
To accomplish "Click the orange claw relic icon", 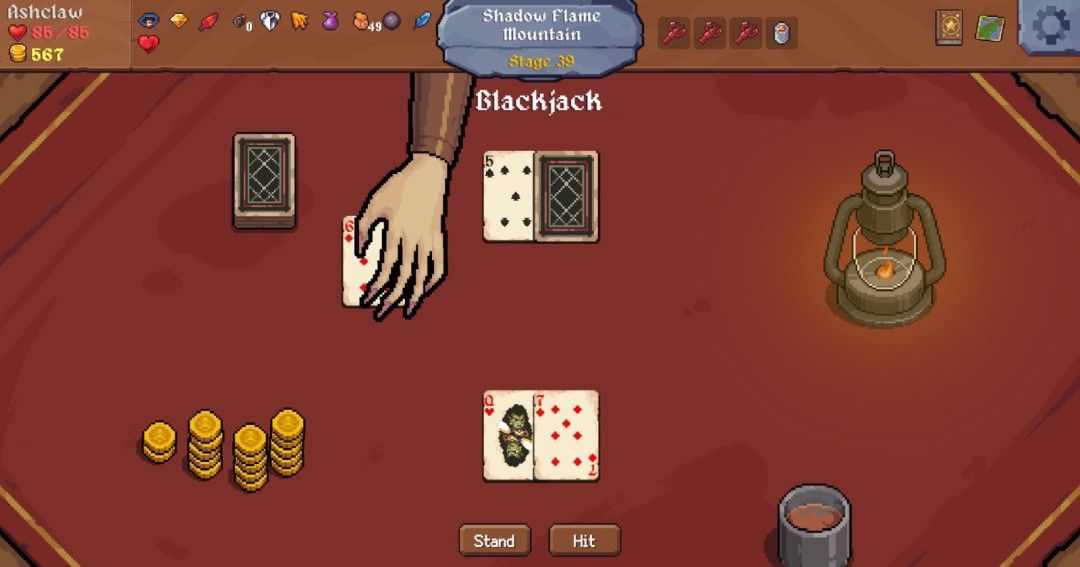I will [x=300, y=21].
